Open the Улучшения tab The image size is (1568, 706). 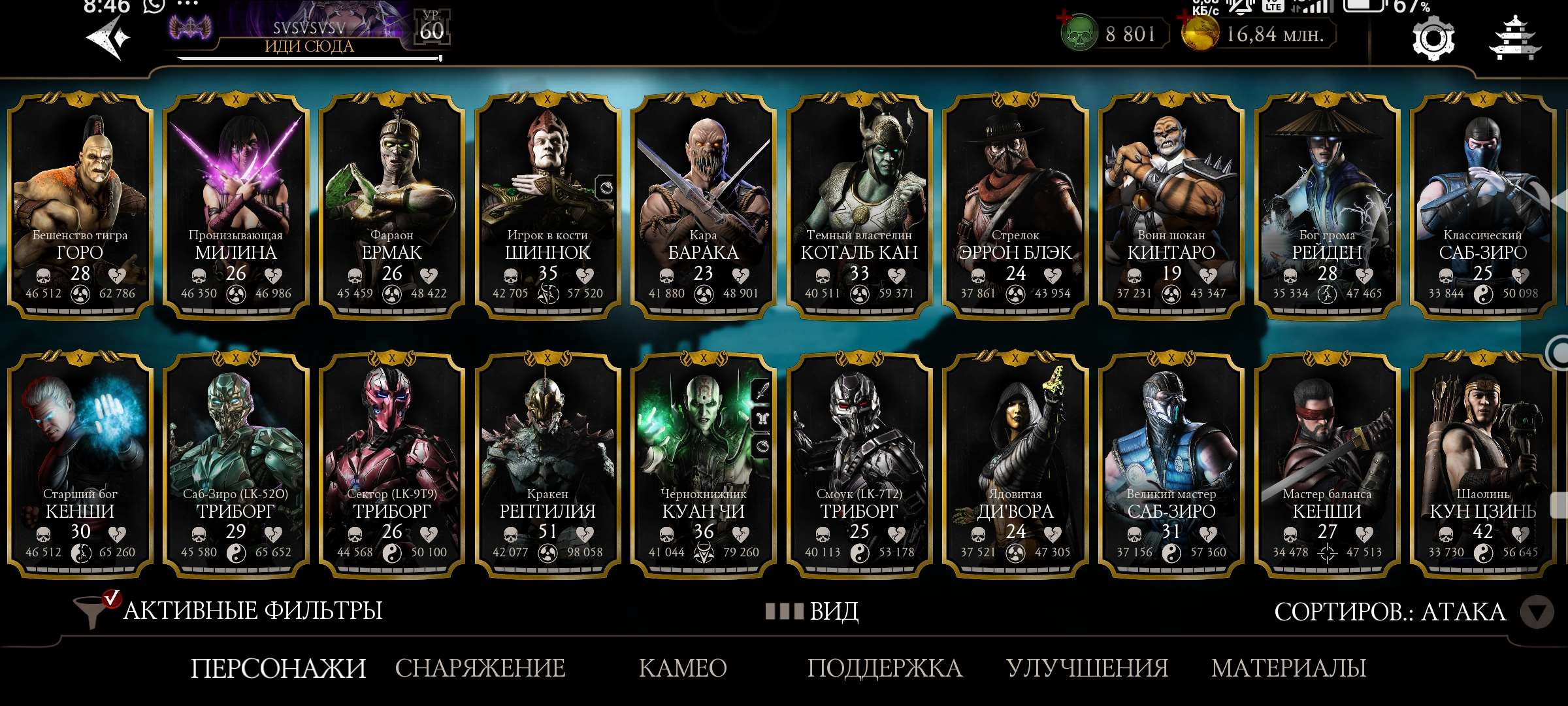click(1087, 668)
